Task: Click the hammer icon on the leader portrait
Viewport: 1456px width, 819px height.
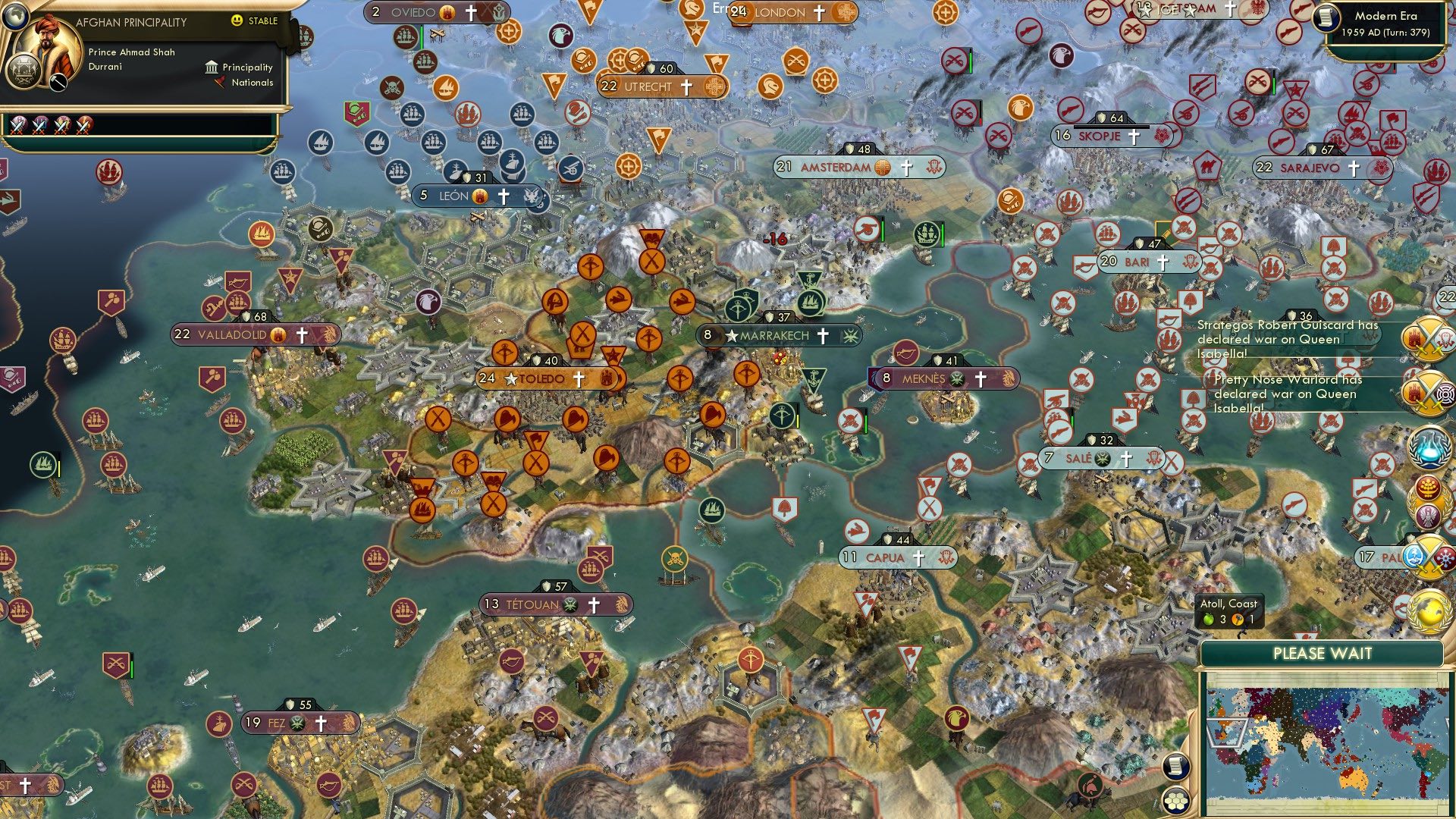Action: point(58,82)
